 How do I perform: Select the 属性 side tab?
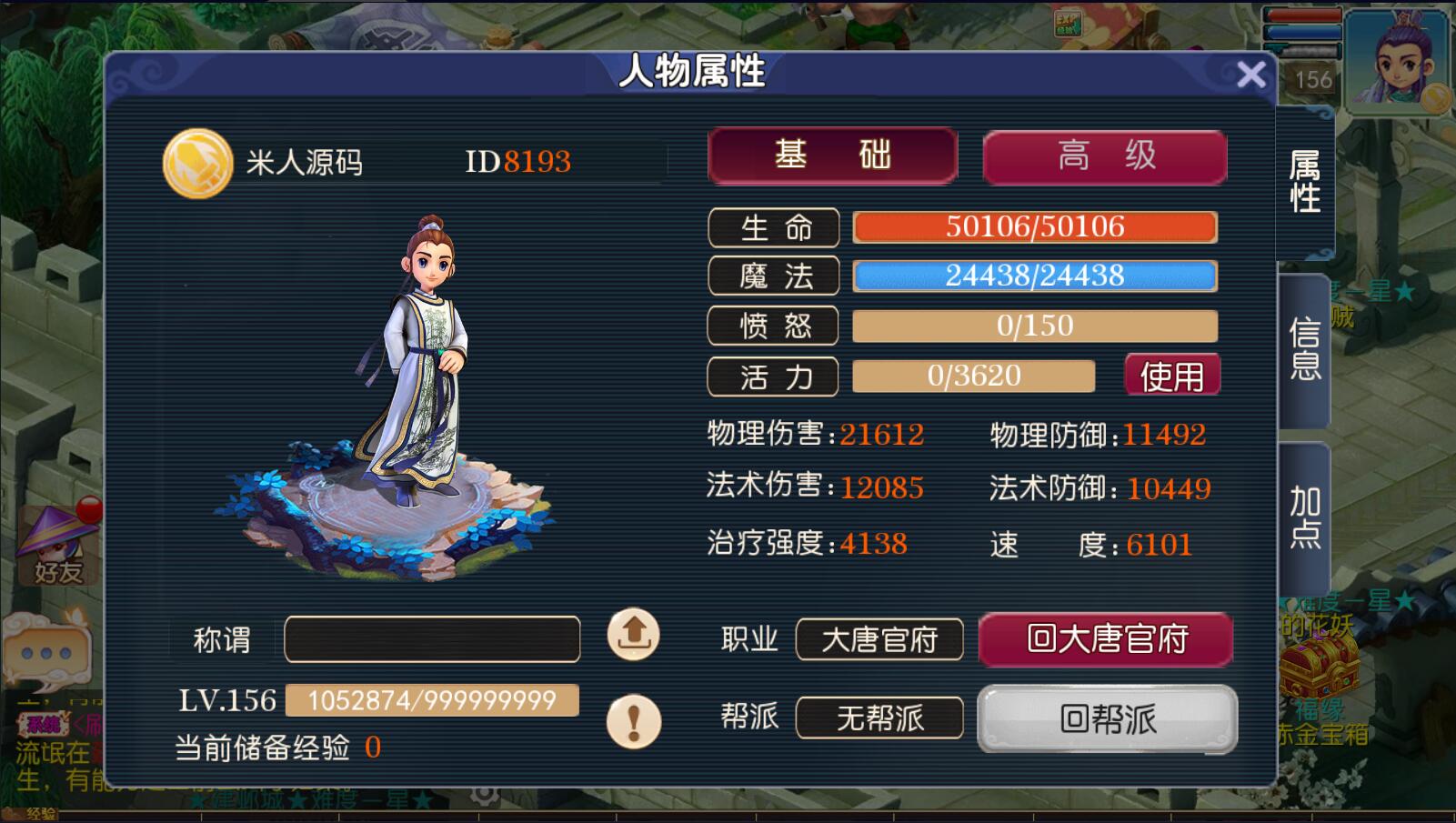click(x=1305, y=182)
